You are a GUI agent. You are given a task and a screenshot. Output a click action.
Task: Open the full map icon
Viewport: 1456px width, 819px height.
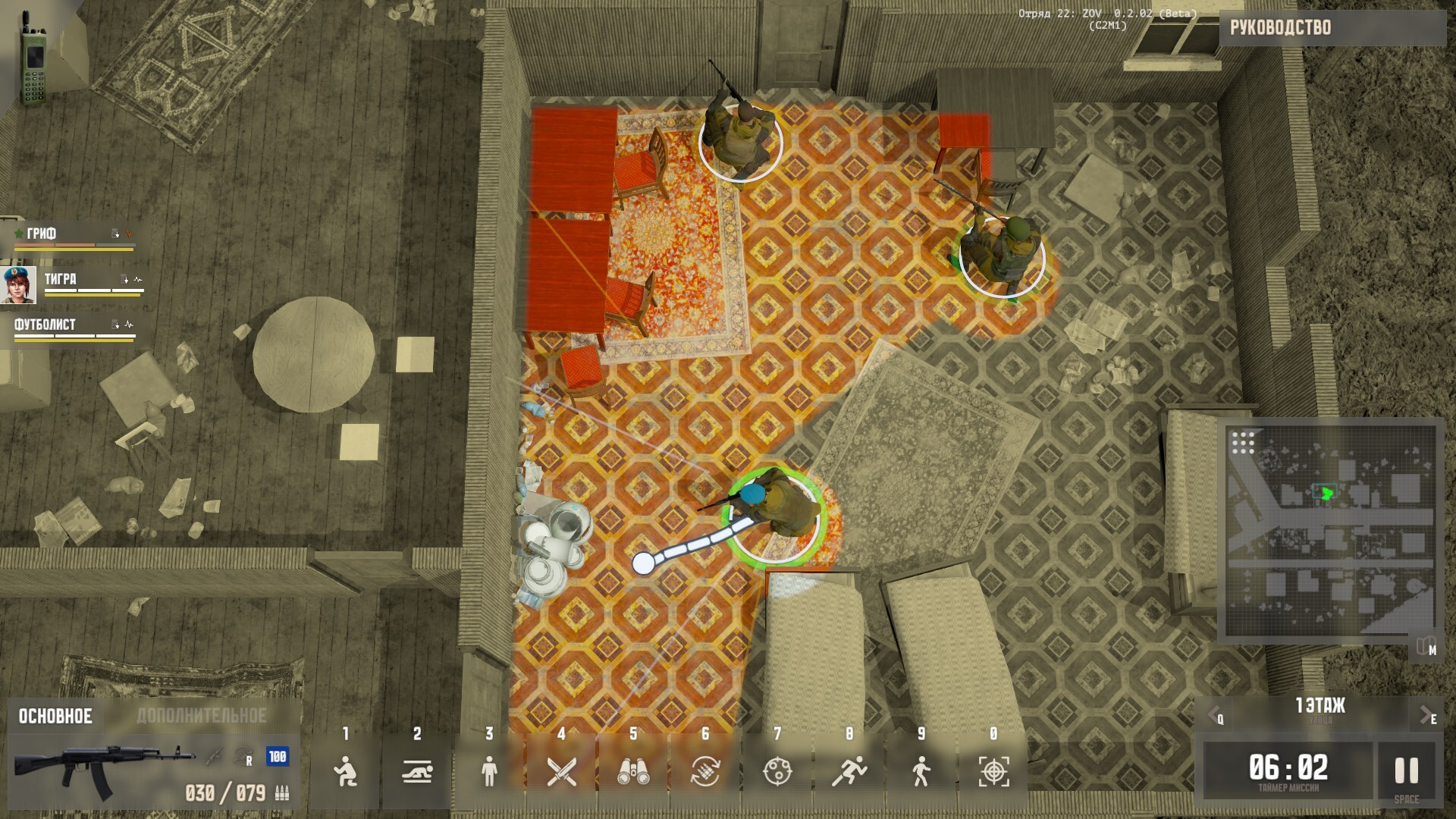point(1424,647)
